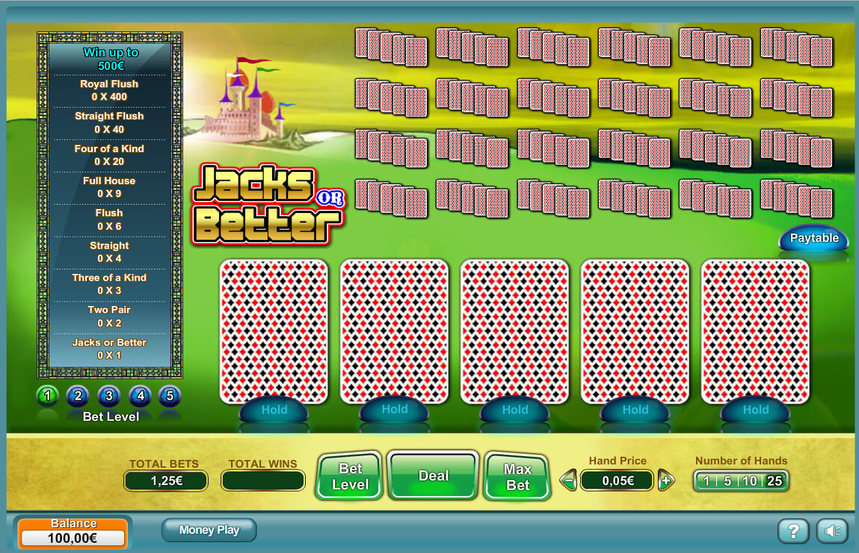Set number of hands to 1
859x553 pixels.
(x=706, y=481)
